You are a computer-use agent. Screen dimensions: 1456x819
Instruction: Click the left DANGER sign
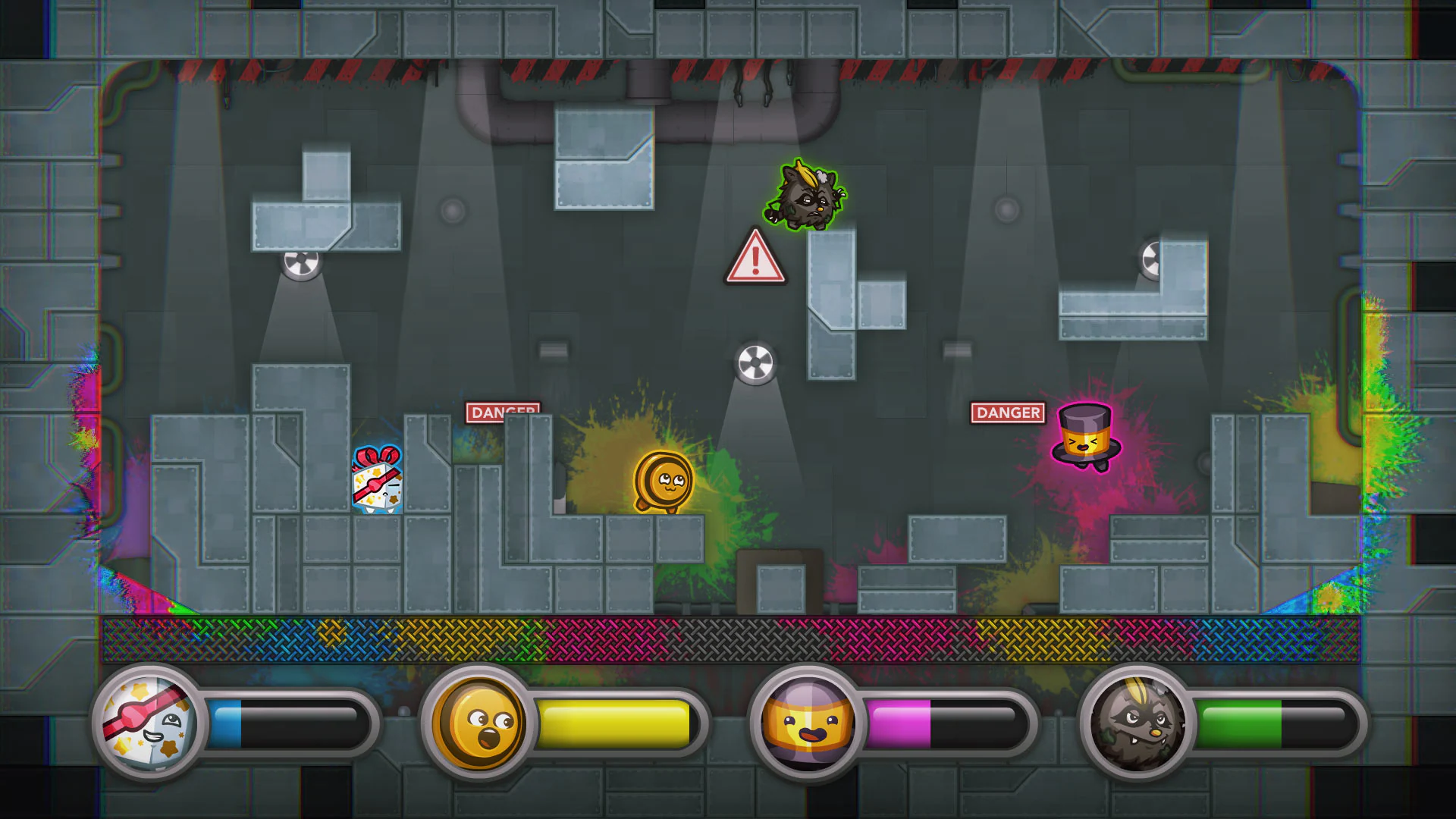[504, 412]
